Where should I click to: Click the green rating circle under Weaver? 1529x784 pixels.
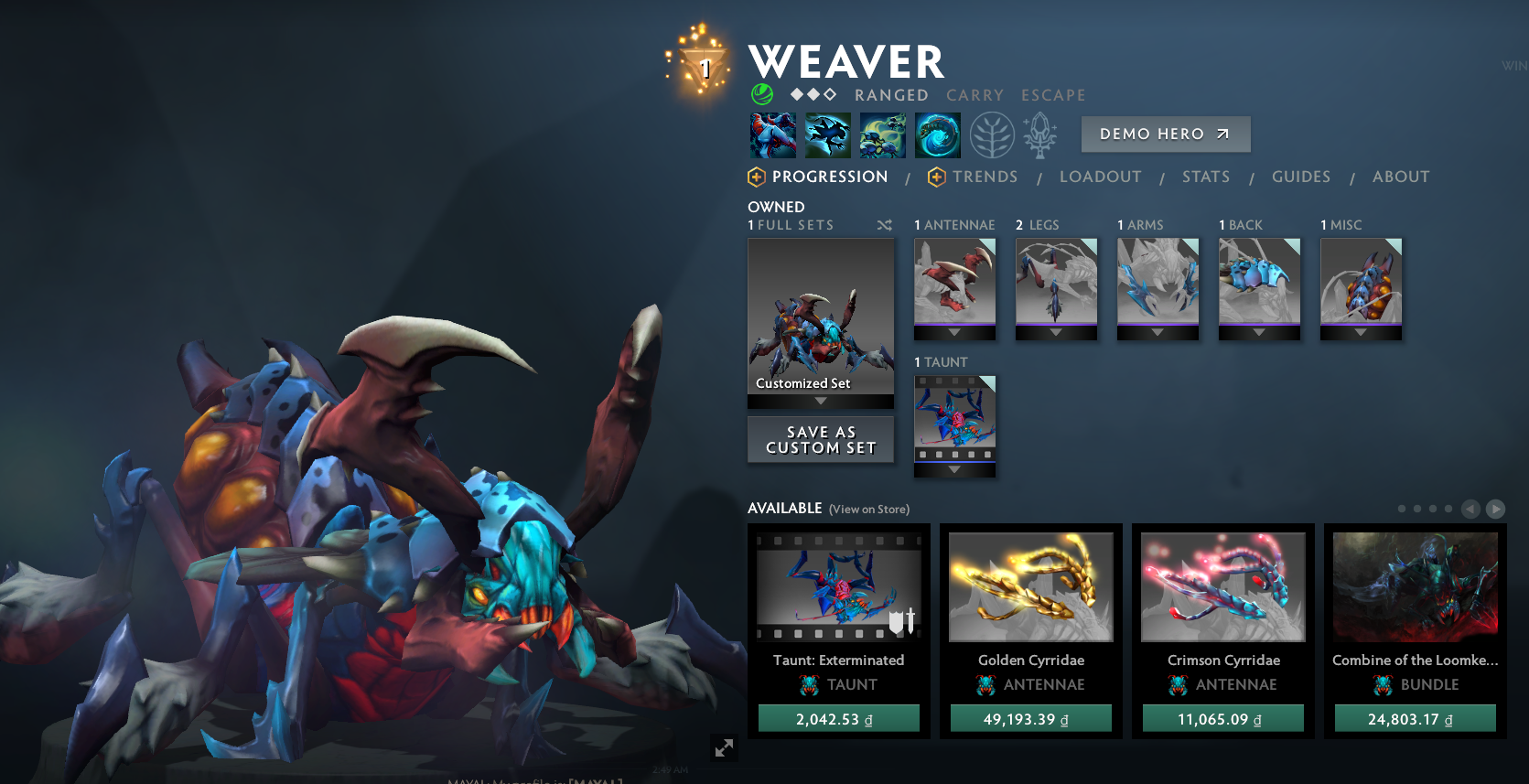click(x=761, y=93)
